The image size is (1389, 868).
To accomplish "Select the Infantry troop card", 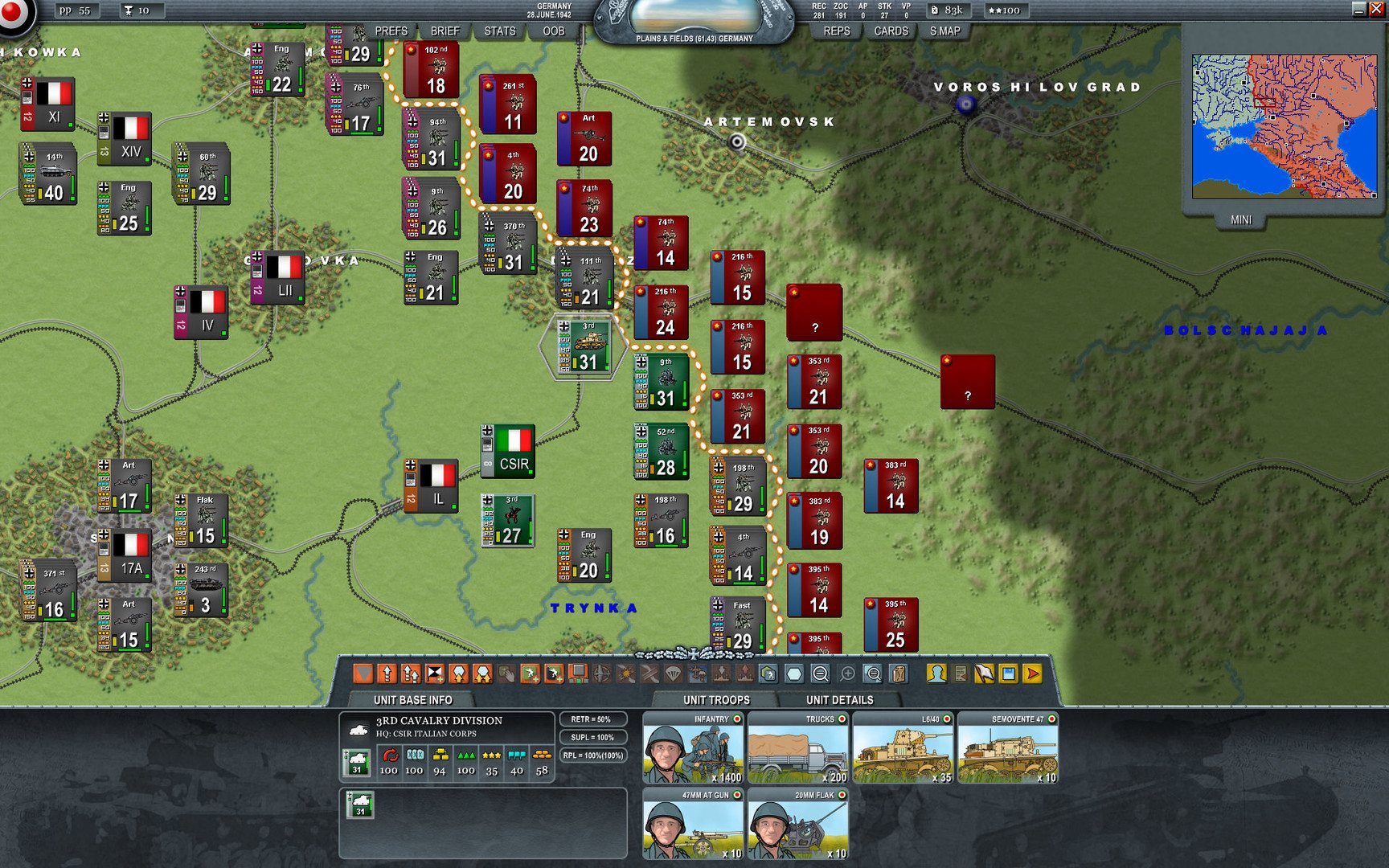I will [693, 748].
